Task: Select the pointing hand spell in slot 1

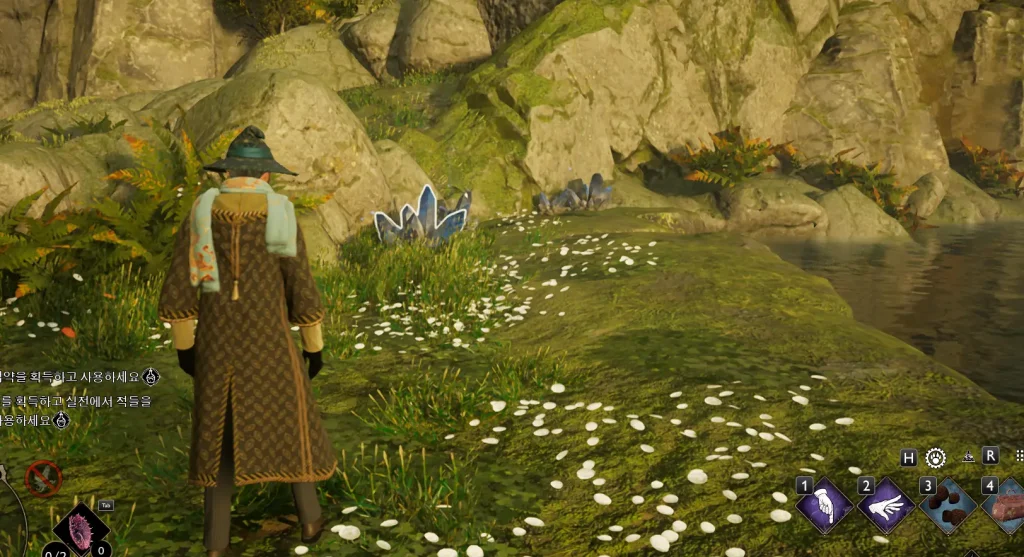Action: click(x=824, y=505)
